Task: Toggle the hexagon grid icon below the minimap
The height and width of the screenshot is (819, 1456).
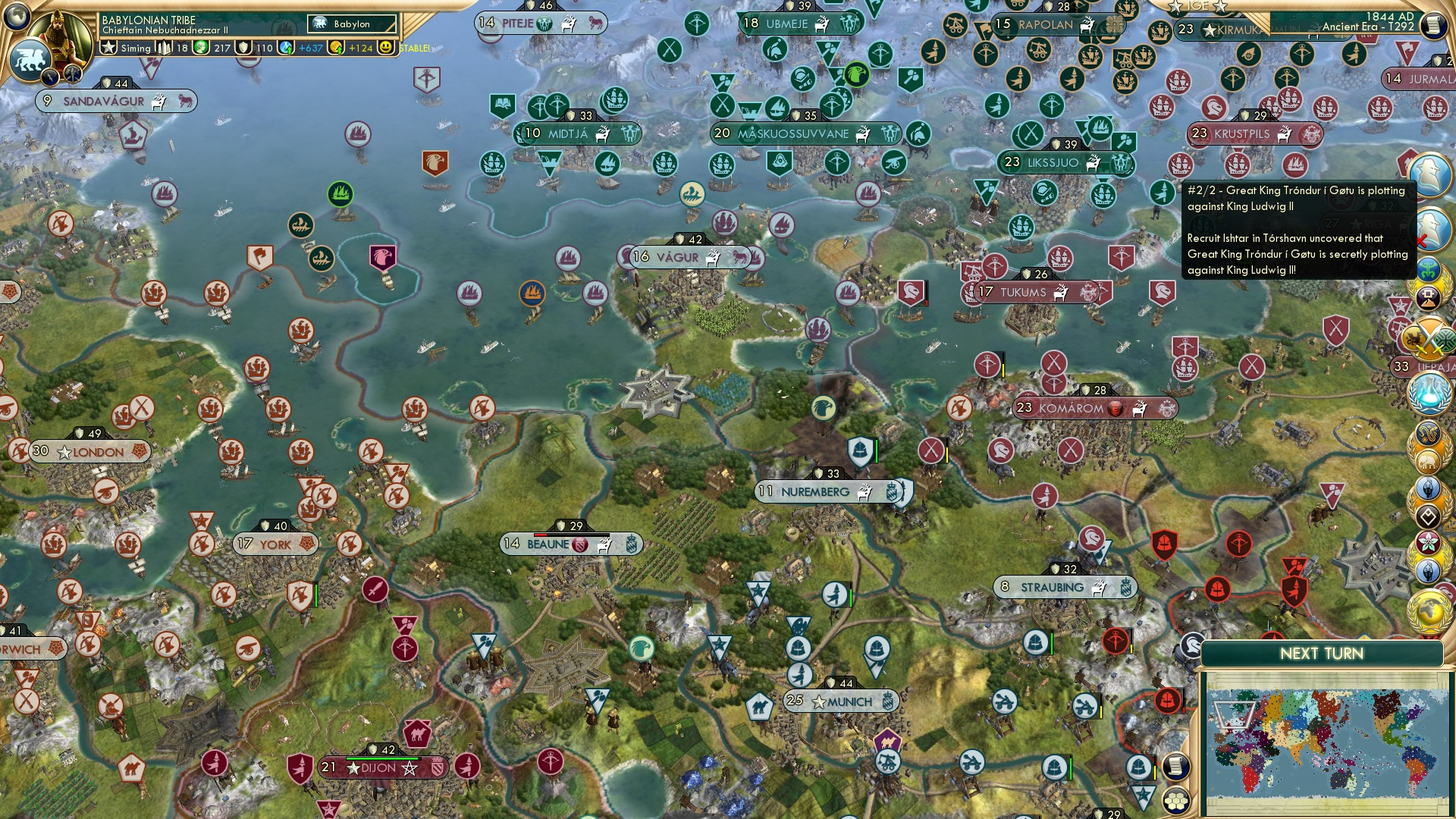Action: 1176,802
